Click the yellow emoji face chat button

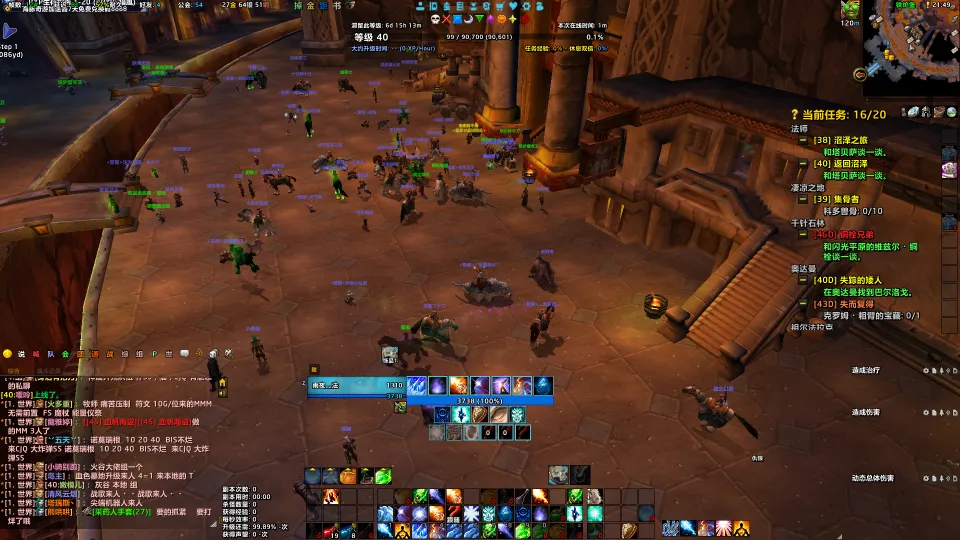[x=6, y=354]
